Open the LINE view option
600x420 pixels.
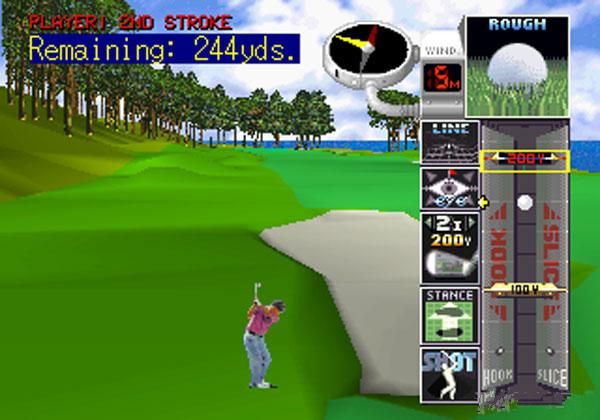pos(449,141)
